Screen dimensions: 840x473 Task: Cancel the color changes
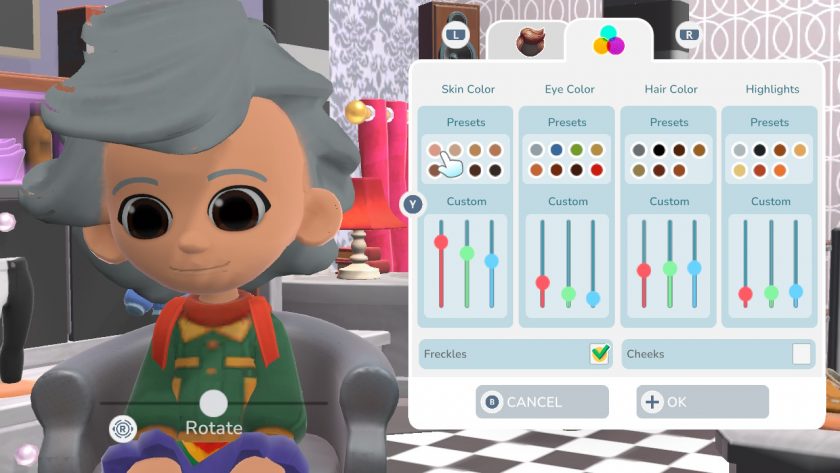click(x=542, y=402)
